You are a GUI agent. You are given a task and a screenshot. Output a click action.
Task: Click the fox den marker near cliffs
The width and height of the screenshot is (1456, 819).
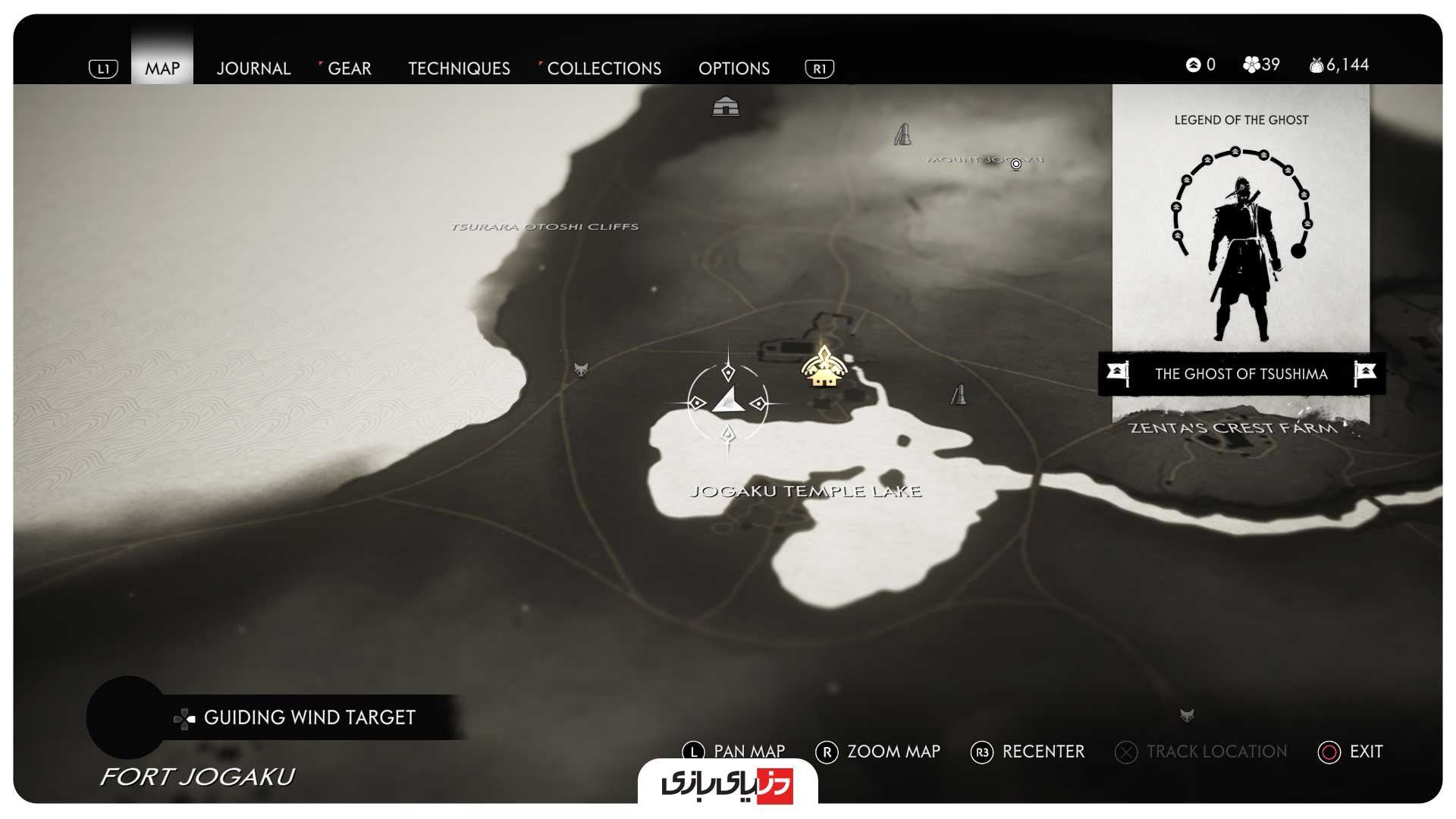coord(581,370)
